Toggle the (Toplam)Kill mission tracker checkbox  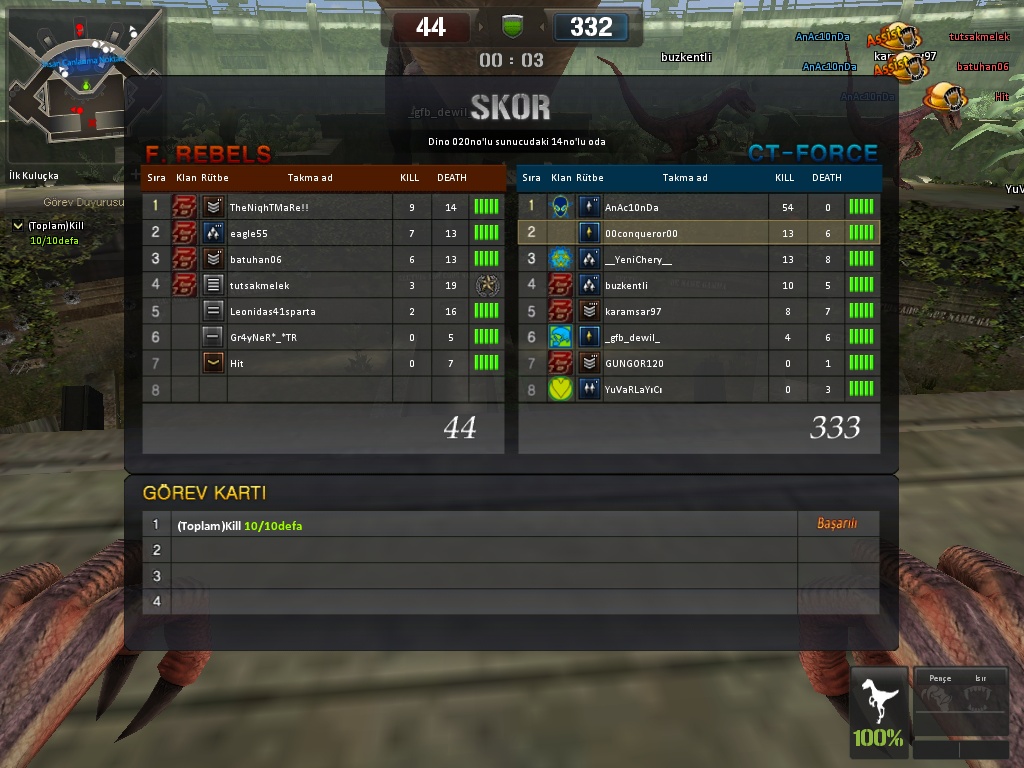tap(18, 226)
